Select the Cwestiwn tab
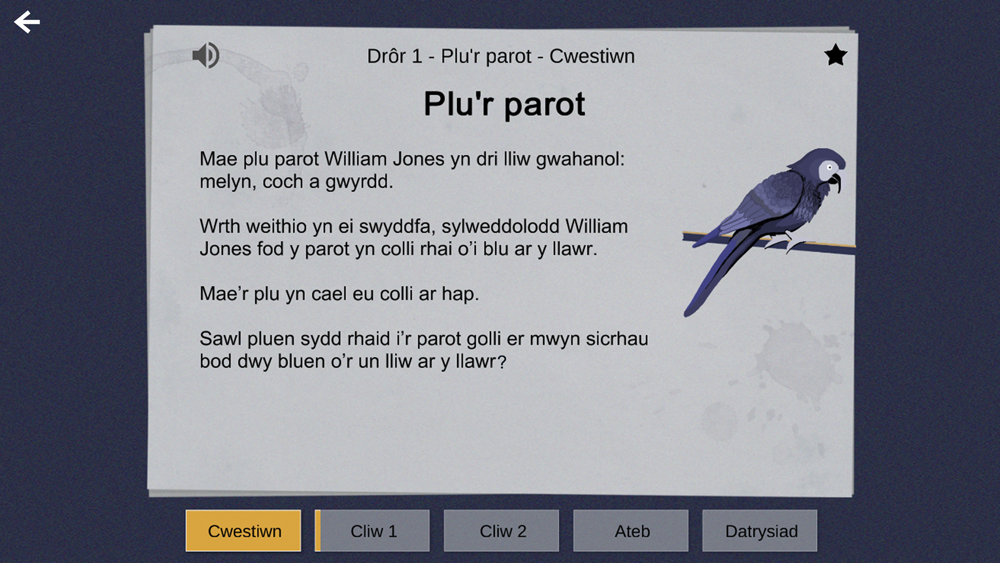 coord(243,531)
